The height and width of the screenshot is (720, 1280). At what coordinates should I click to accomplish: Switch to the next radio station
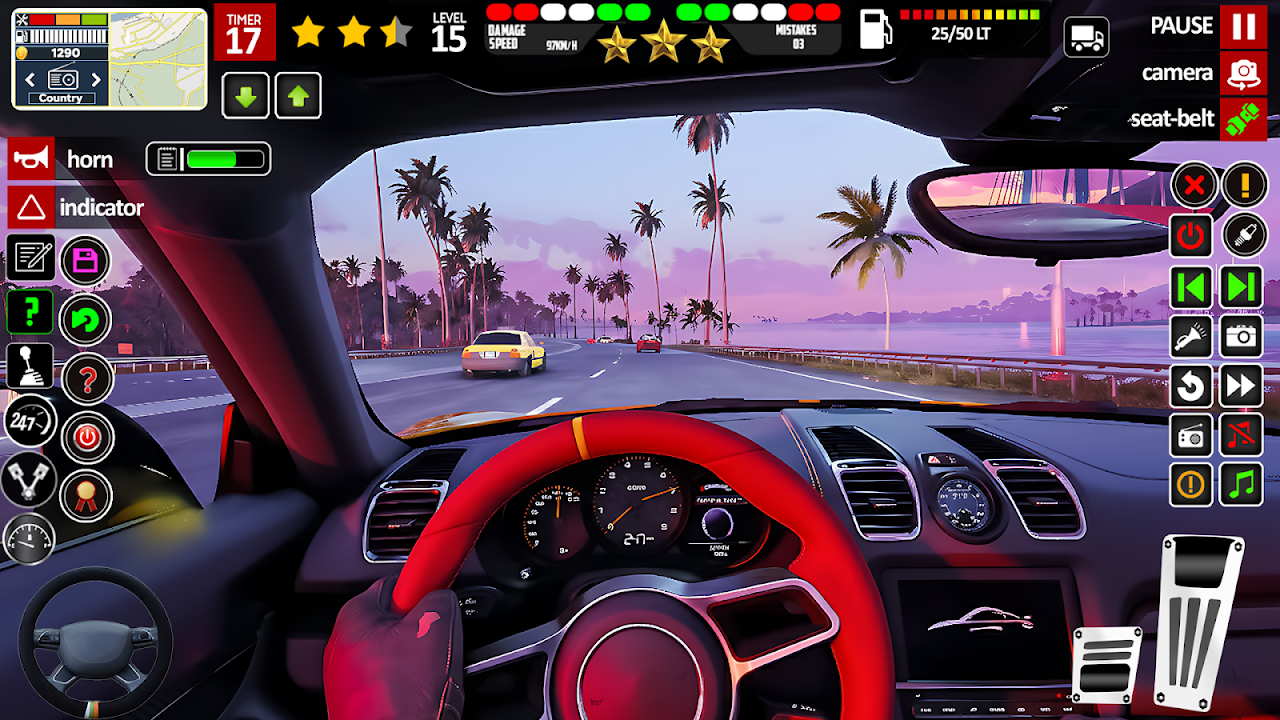click(96, 79)
